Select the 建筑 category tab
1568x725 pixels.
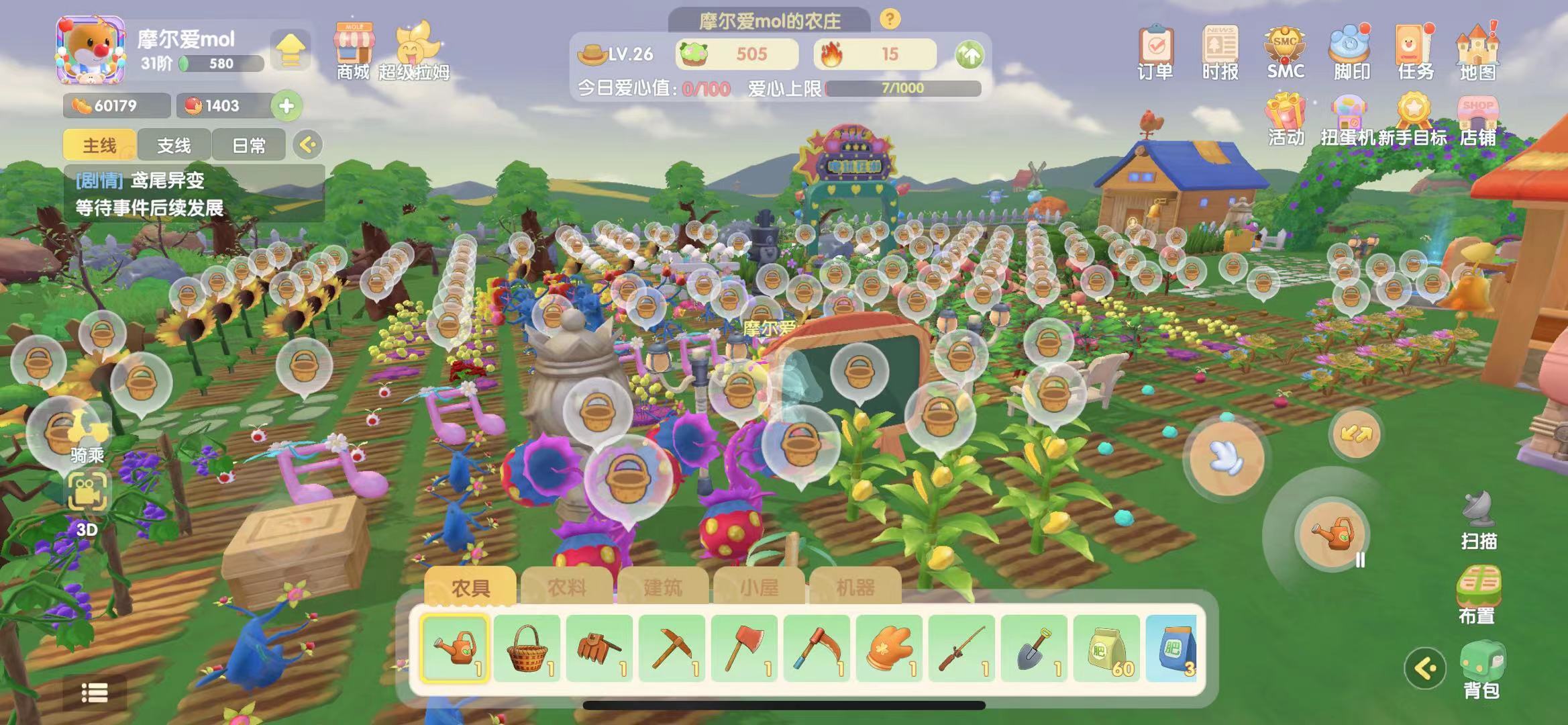pyautogui.click(x=662, y=587)
